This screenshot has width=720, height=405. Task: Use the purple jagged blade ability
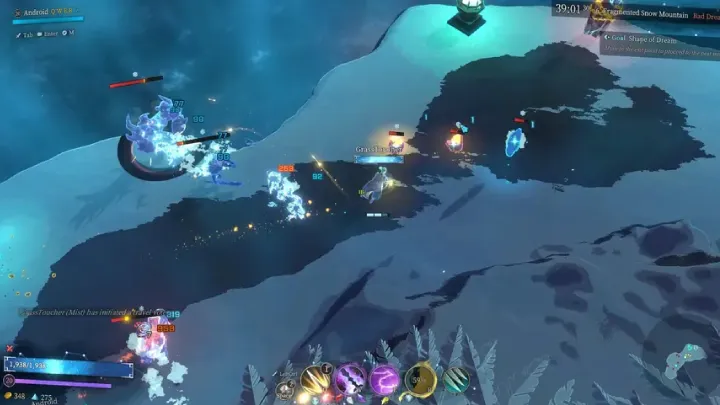pyautogui.click(x=350, y=380)
